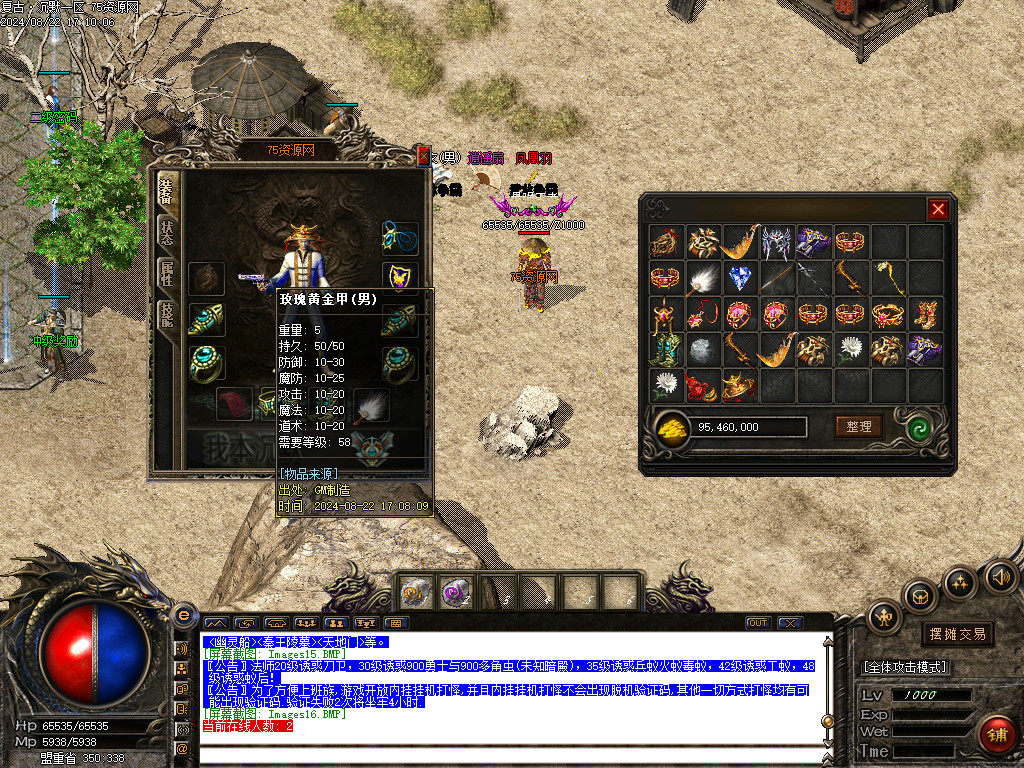The image size is (1024, 768).
Task: Use the first hotbar slot item
Action: click(x=415, y=593)
